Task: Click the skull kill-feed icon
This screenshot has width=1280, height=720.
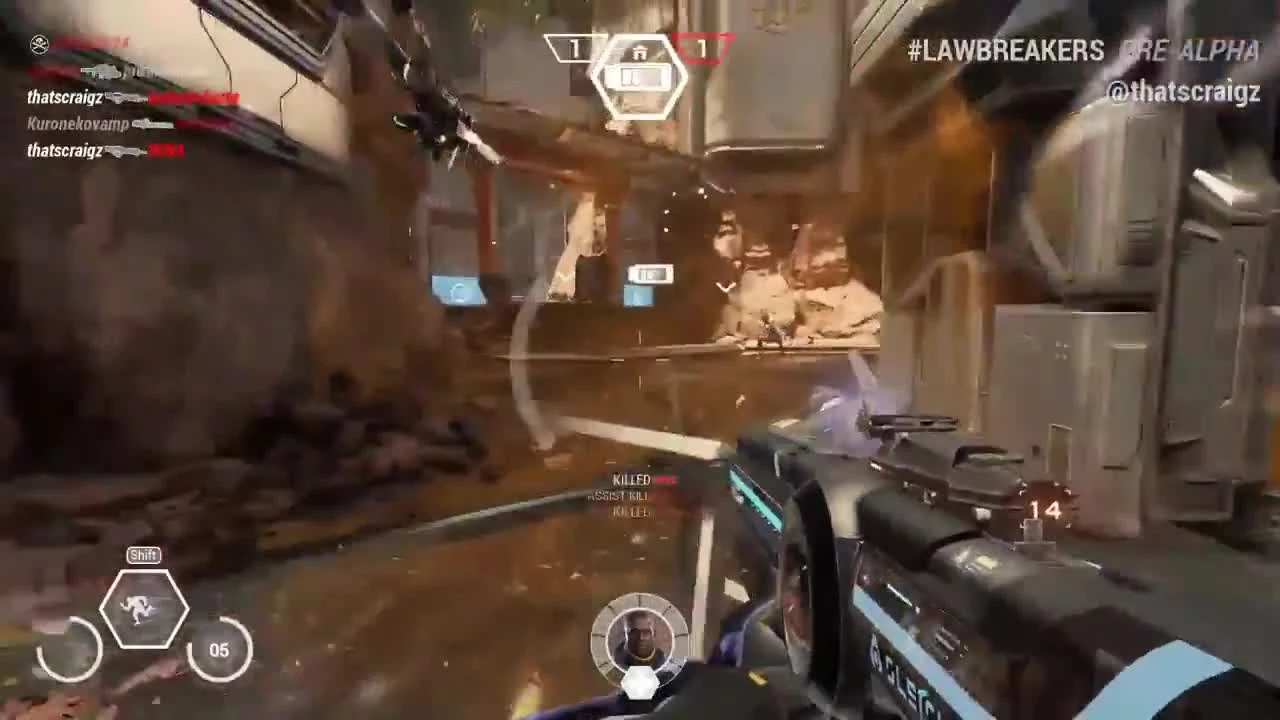Action: click(x=40, y=43)
